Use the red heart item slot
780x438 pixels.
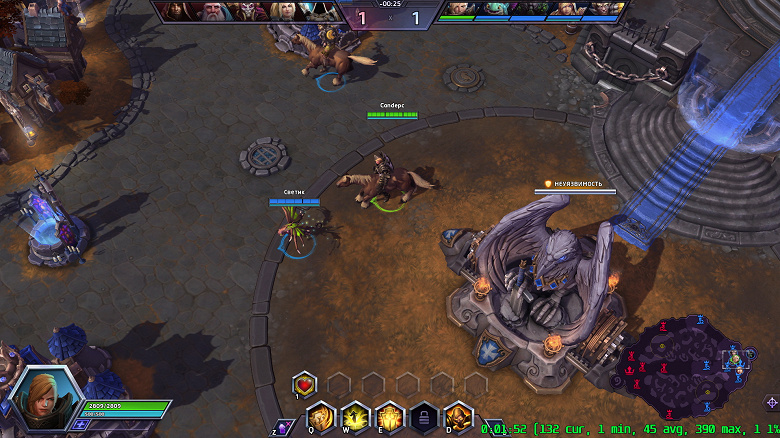305,383
